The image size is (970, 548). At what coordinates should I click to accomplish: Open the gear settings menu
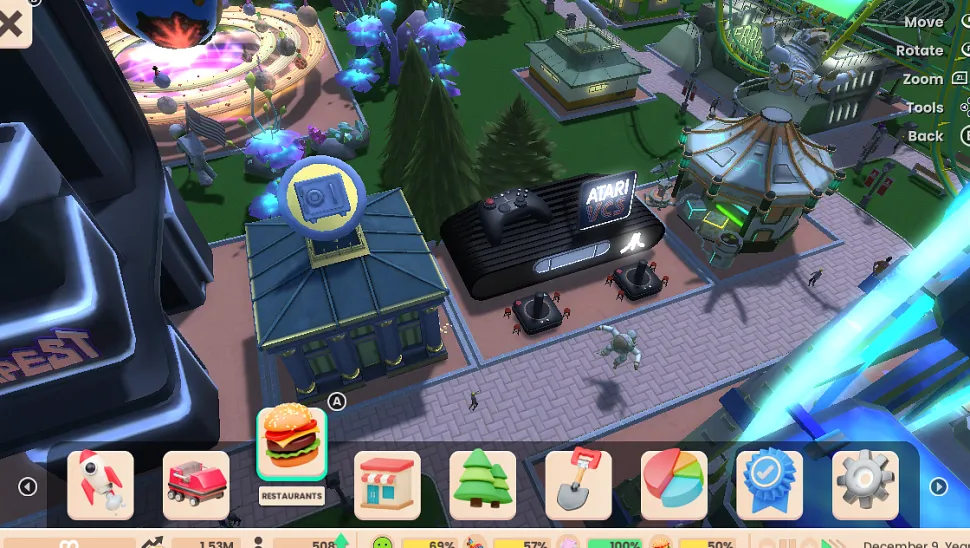(x=865, y=485)
